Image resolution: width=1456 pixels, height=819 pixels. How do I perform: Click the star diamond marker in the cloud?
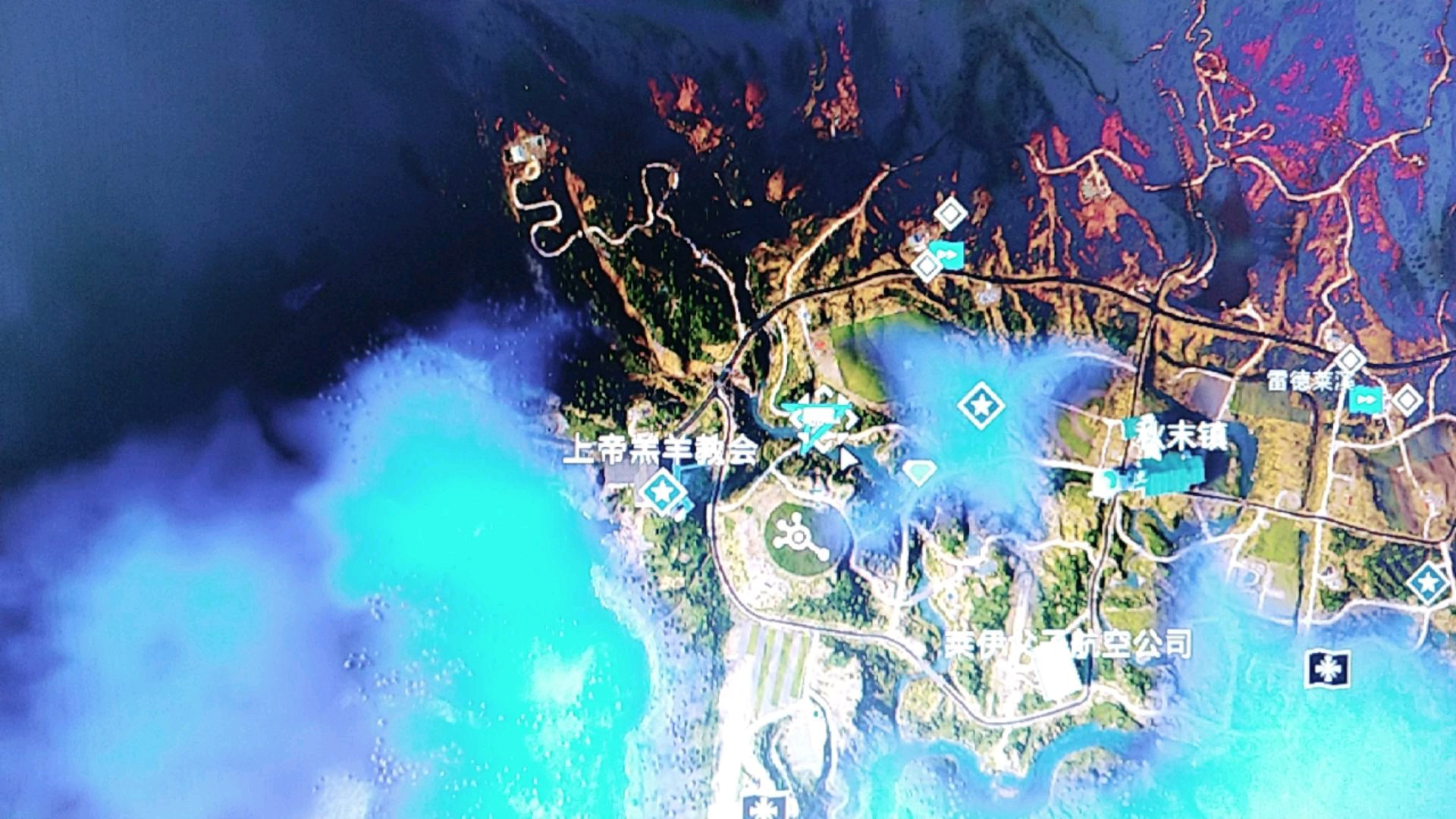(x=981, y=406)
